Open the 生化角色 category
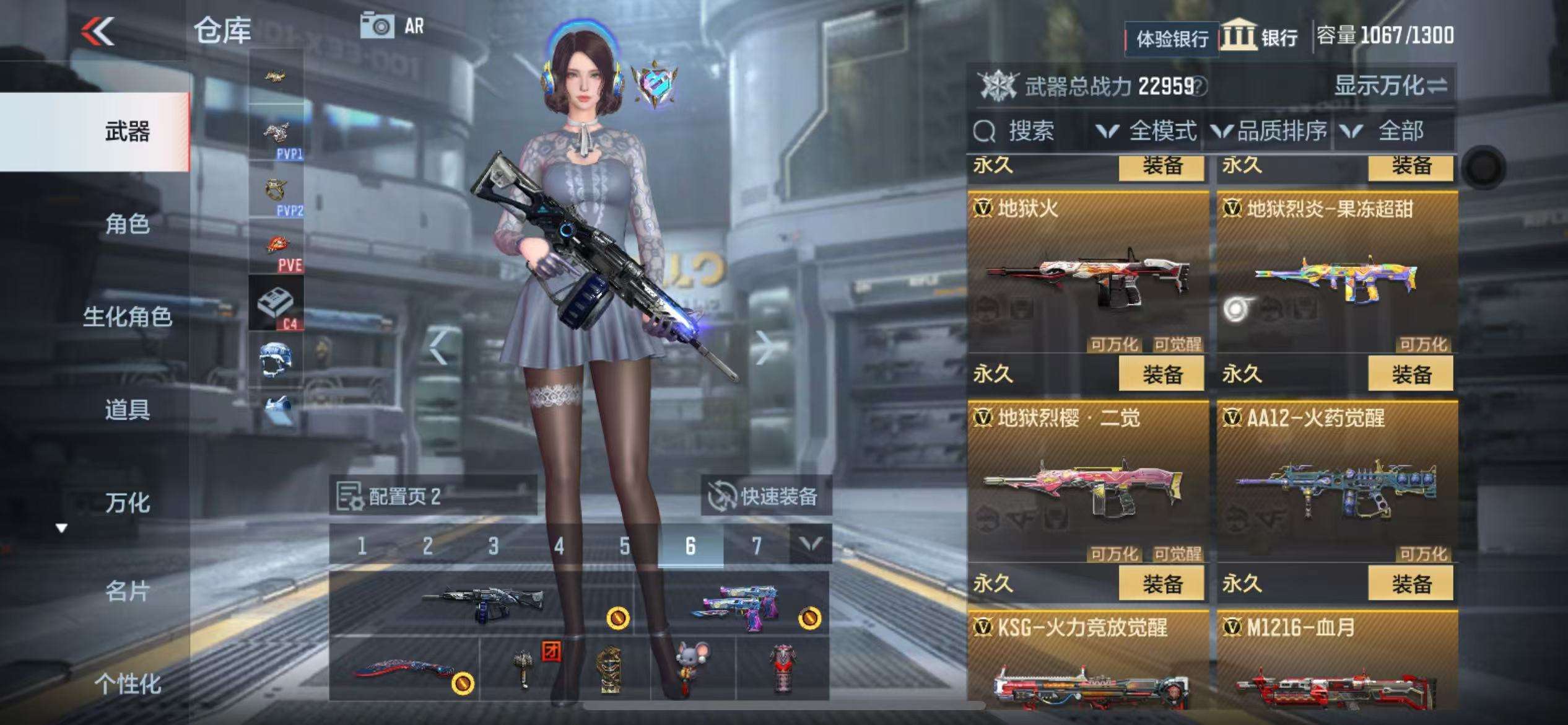The image size is (1568, 725). [x=127, y=317]
